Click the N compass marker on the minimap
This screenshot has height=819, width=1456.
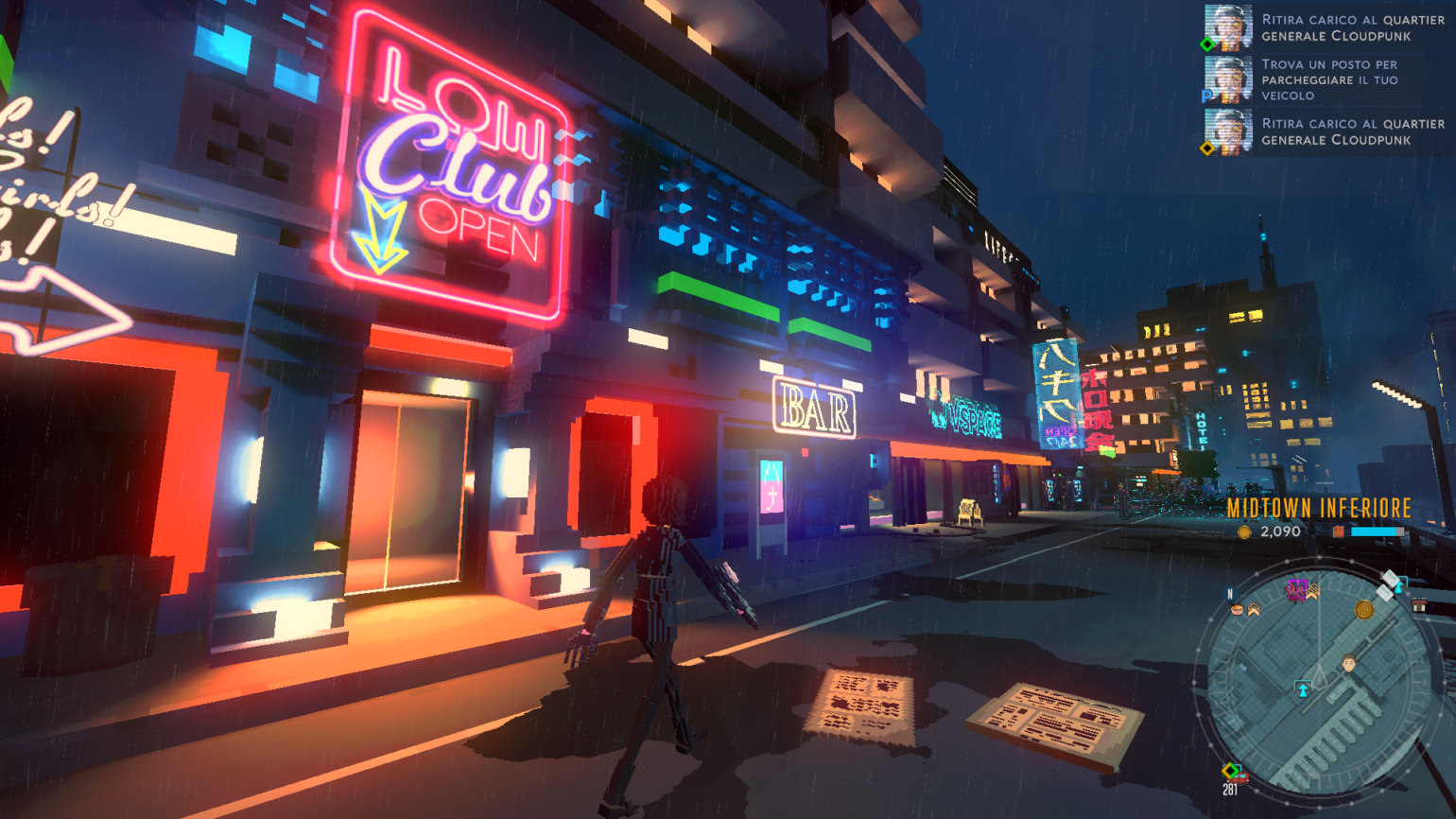click(x=1229, y=594)
